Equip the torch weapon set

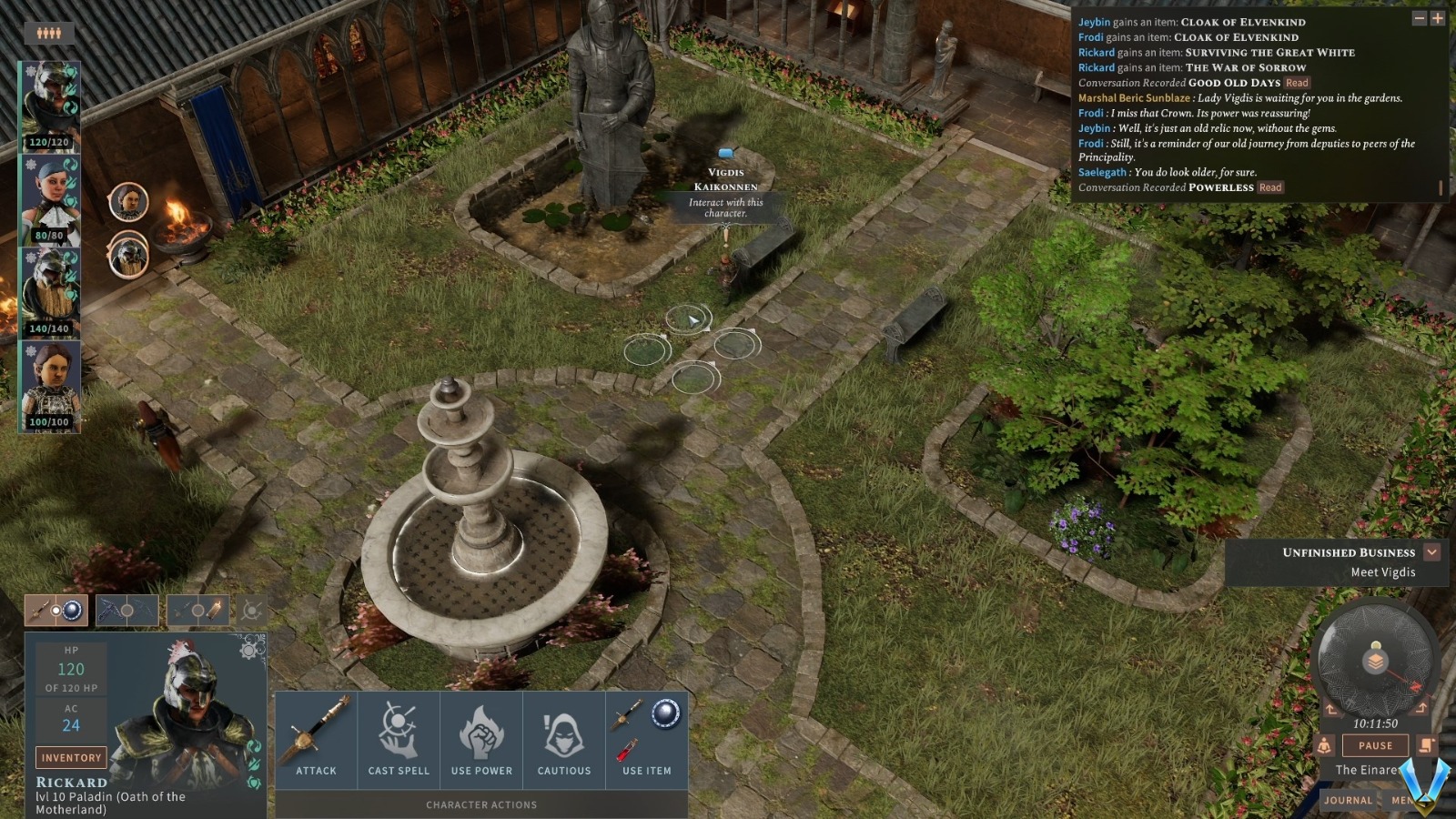197,611
